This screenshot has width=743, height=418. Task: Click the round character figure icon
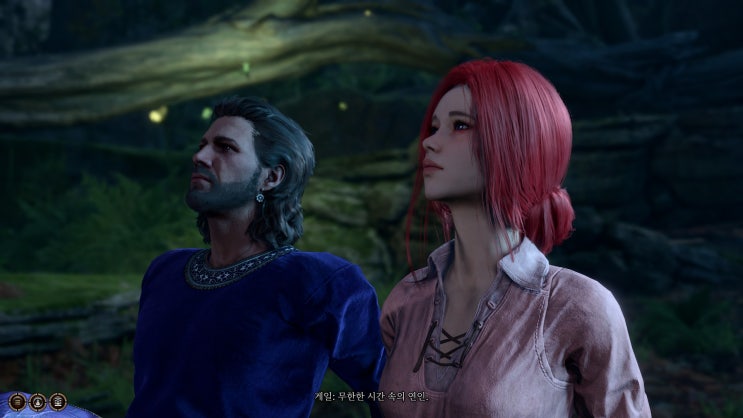[x=38, y=401]
